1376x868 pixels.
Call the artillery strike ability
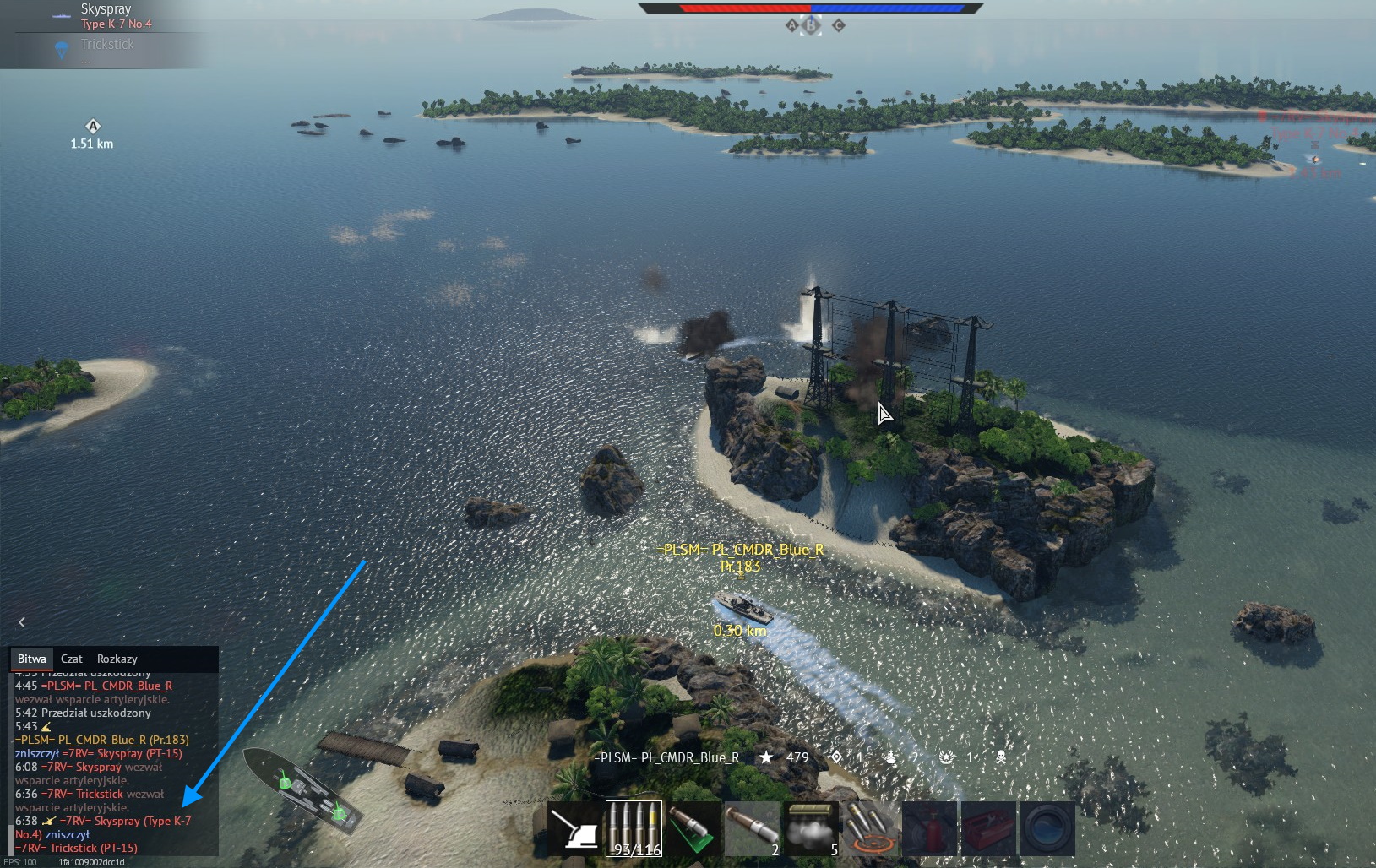click(870, 829)
